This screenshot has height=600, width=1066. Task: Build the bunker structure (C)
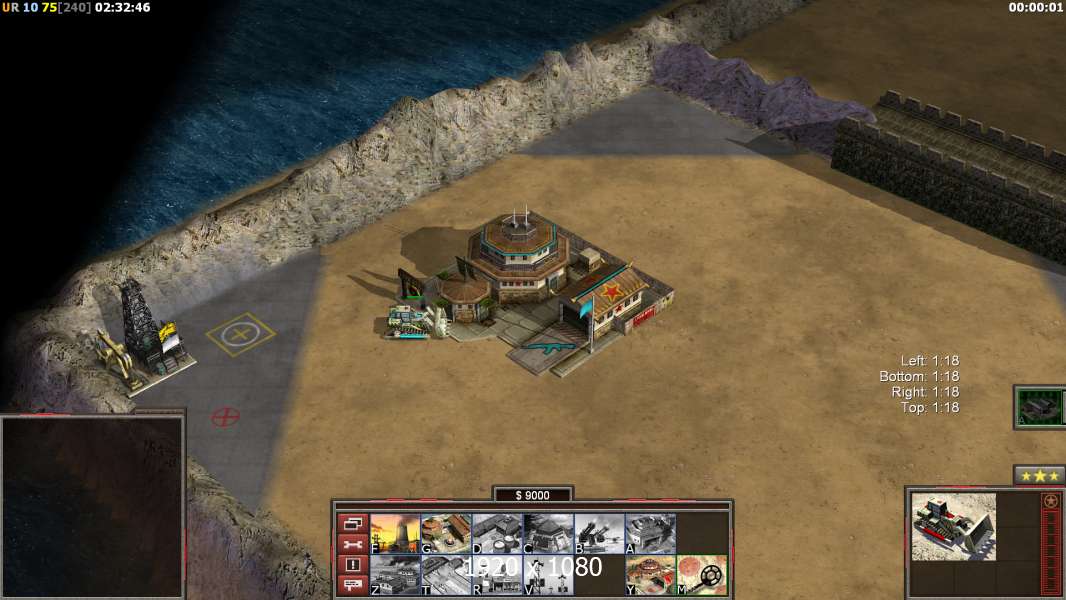[548, 534]
